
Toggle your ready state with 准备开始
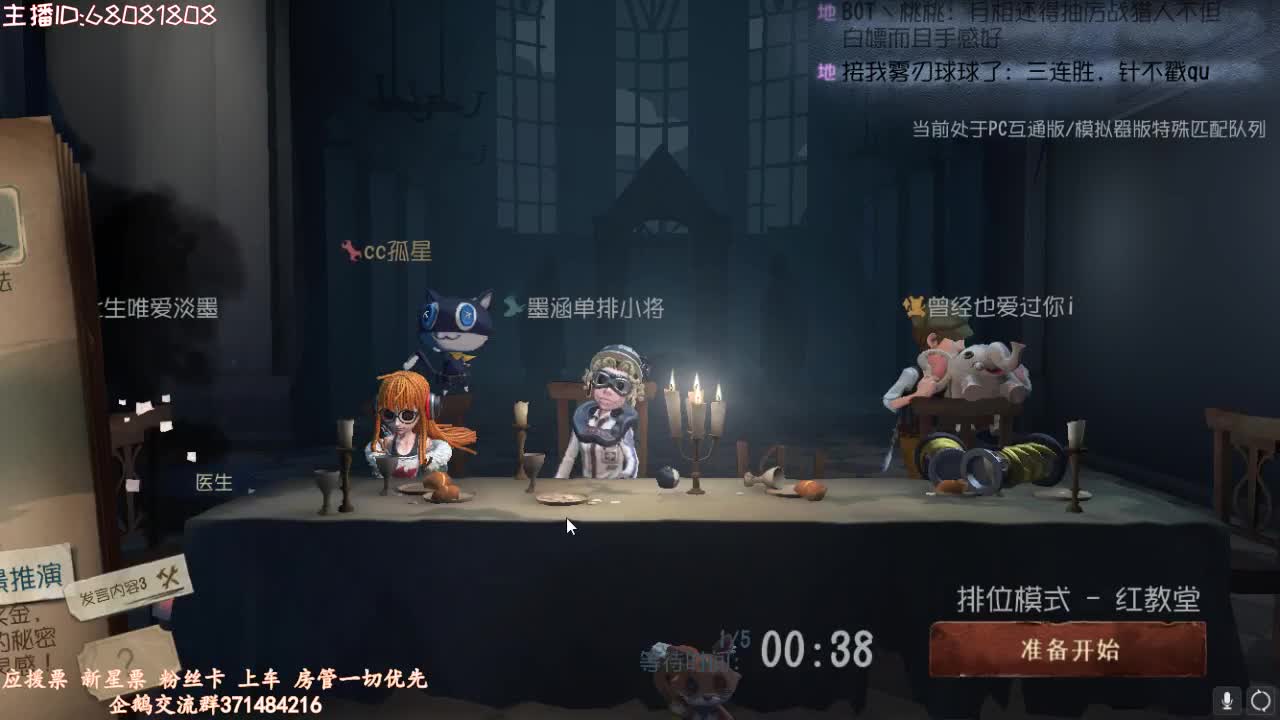click(x=1067, y=648)
